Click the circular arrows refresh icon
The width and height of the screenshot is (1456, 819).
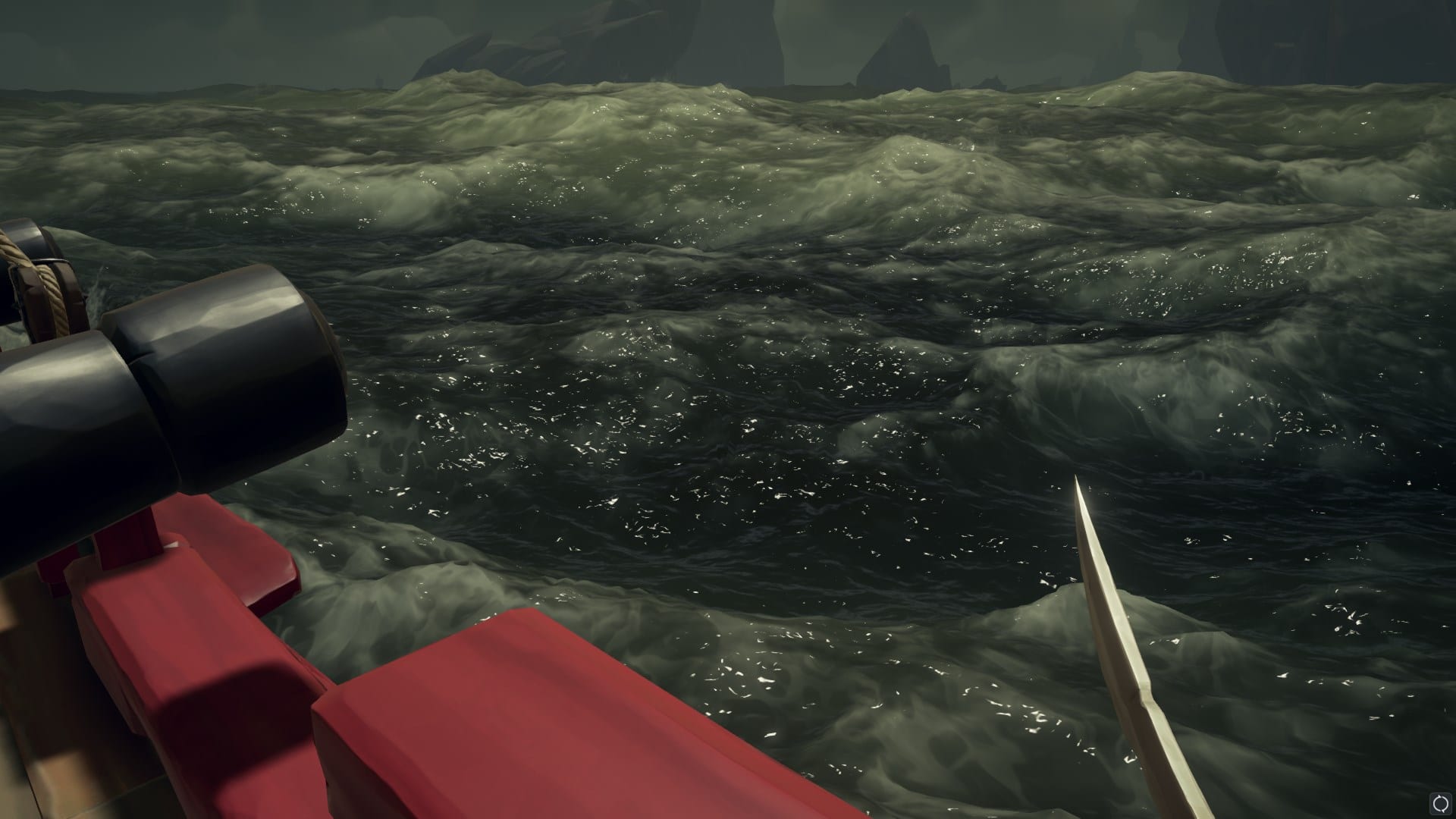tap(1440, 803)
